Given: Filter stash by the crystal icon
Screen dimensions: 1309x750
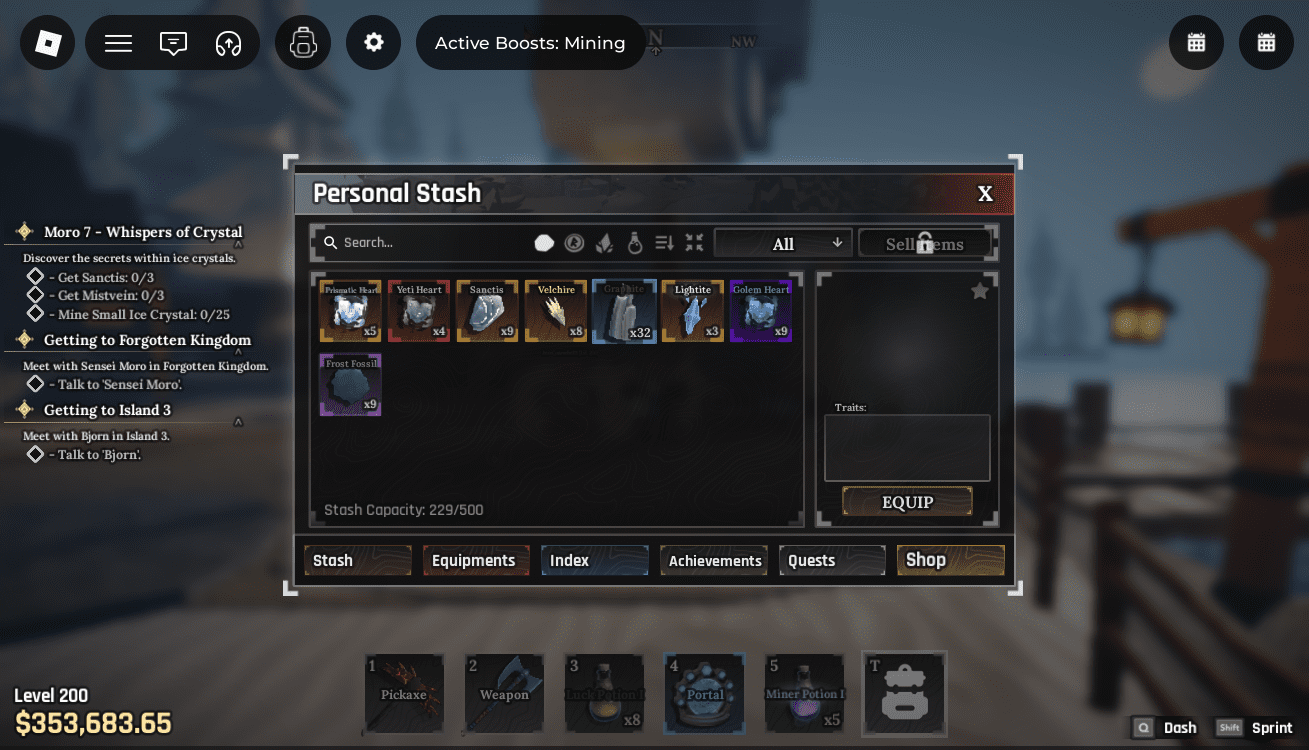Looking at the screenshot, I should coord(605,243).
